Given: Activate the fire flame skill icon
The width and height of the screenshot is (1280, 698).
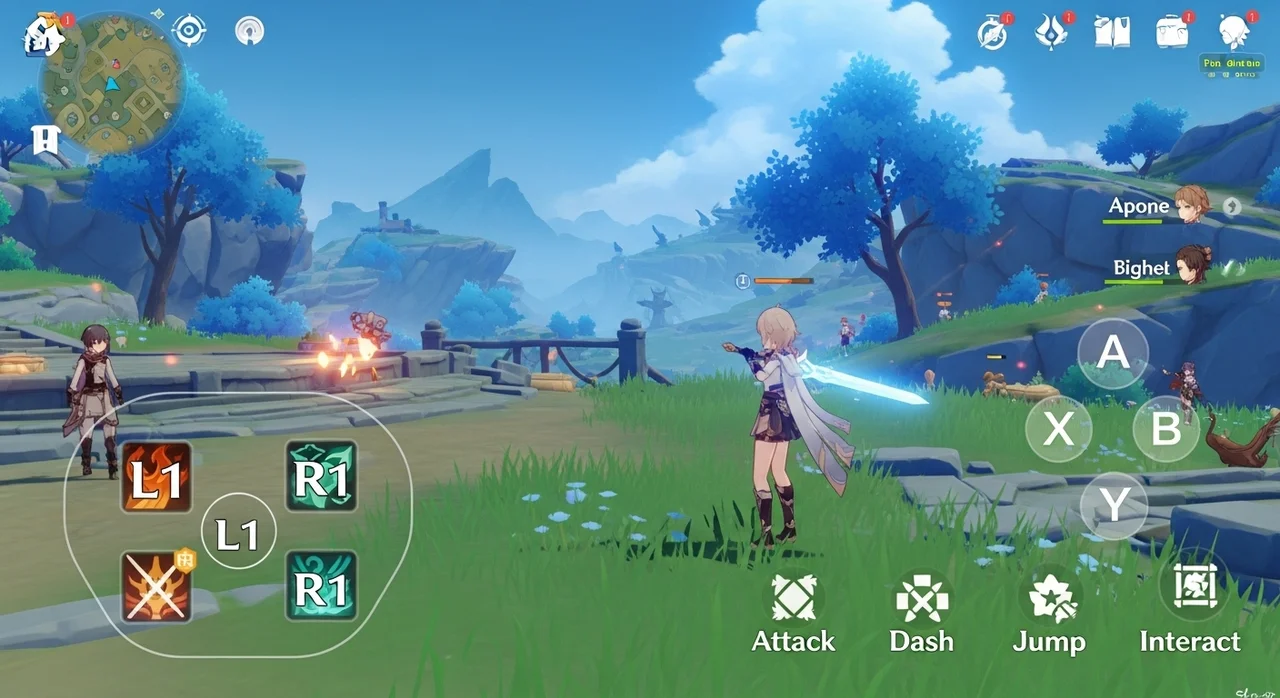Looking at the screenshot, I should (x=157, y=478).
